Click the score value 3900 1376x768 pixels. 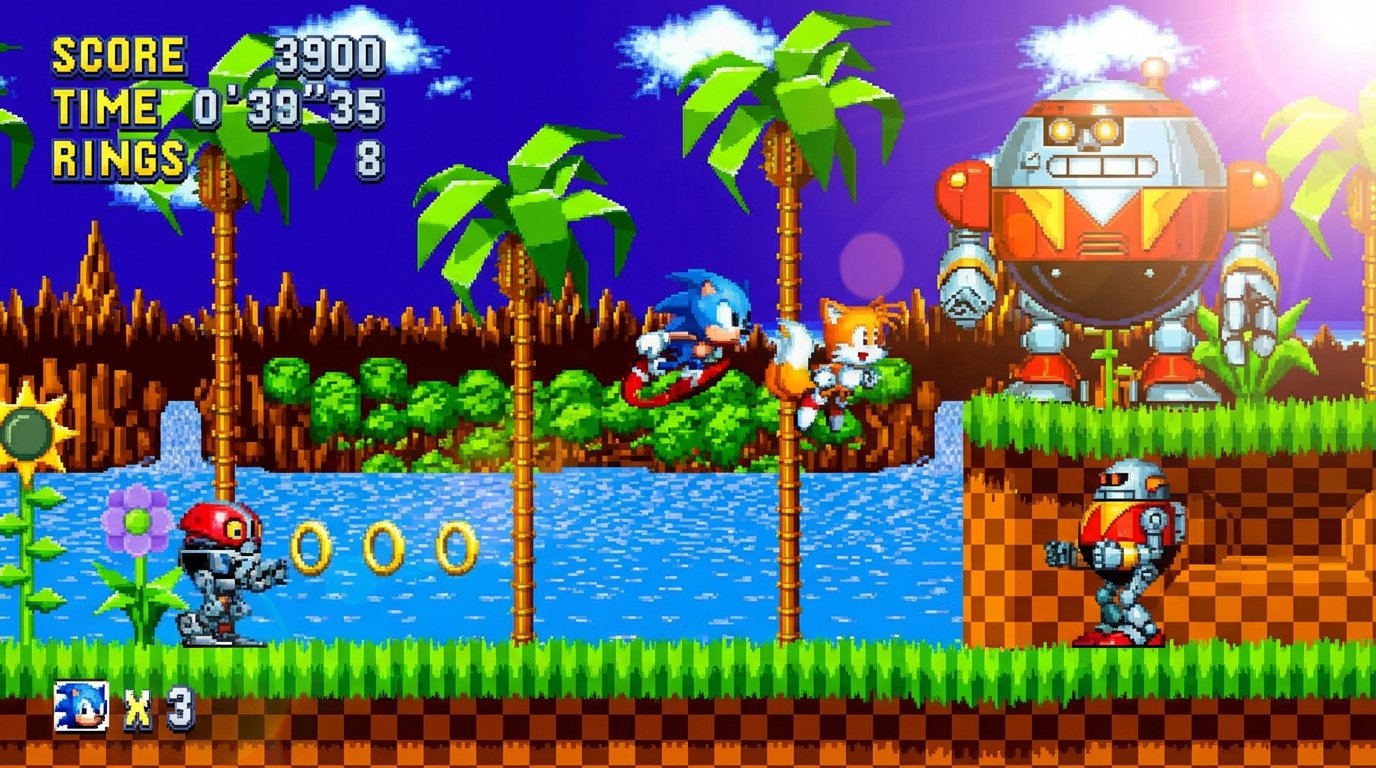click(x=330, y=55)
